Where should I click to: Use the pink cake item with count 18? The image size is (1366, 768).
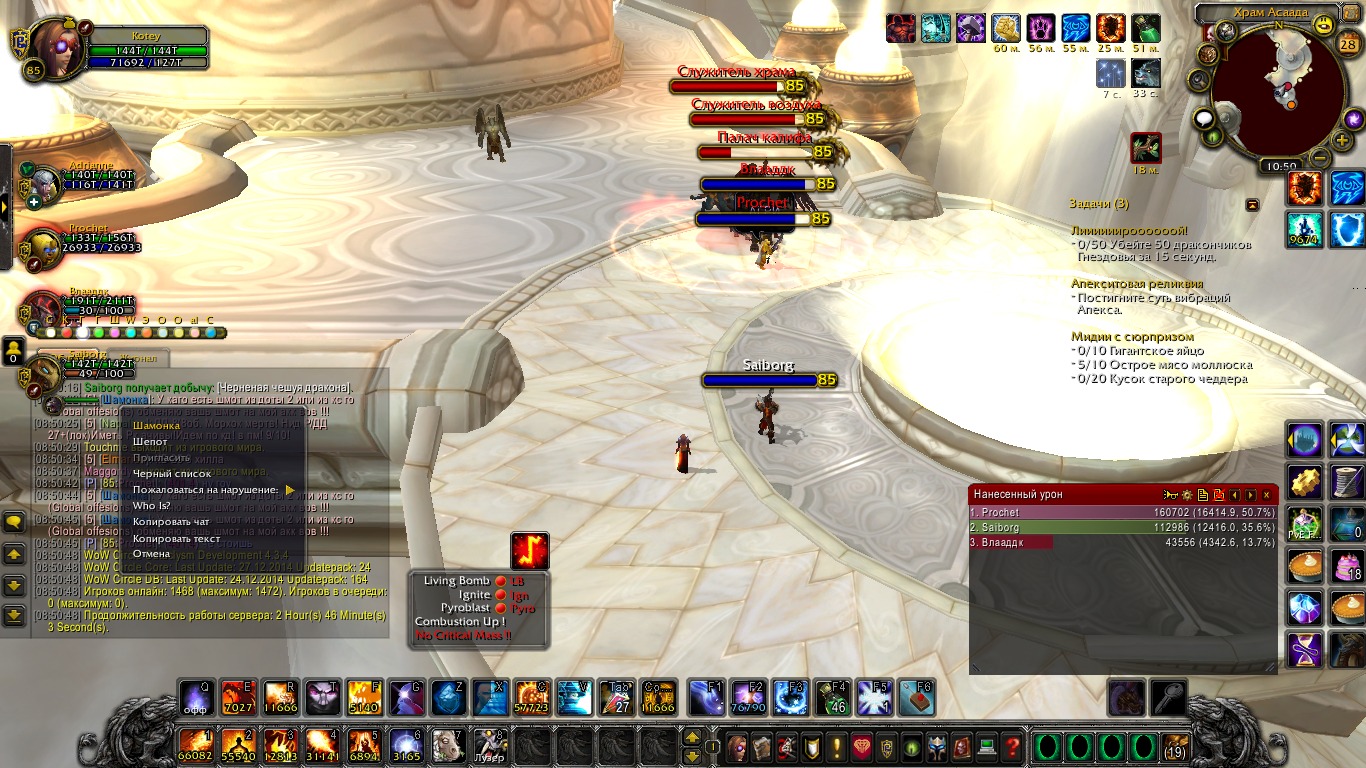(1346, 565)
